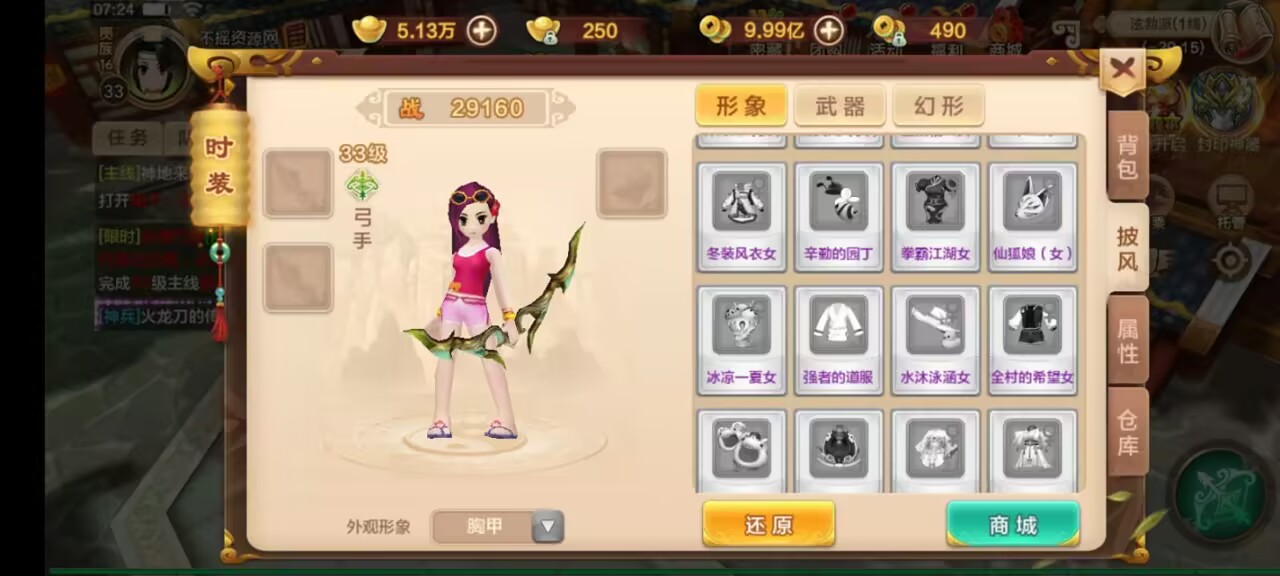Choose the 冬装风衣女 outfit

(x=741, y=216)
